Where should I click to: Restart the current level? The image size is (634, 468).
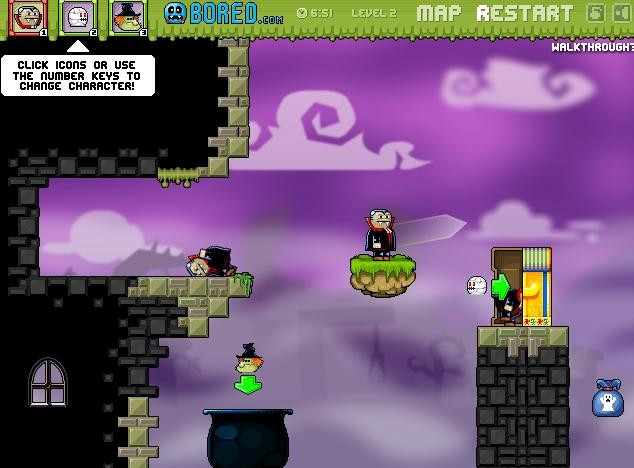click(525, 14)
